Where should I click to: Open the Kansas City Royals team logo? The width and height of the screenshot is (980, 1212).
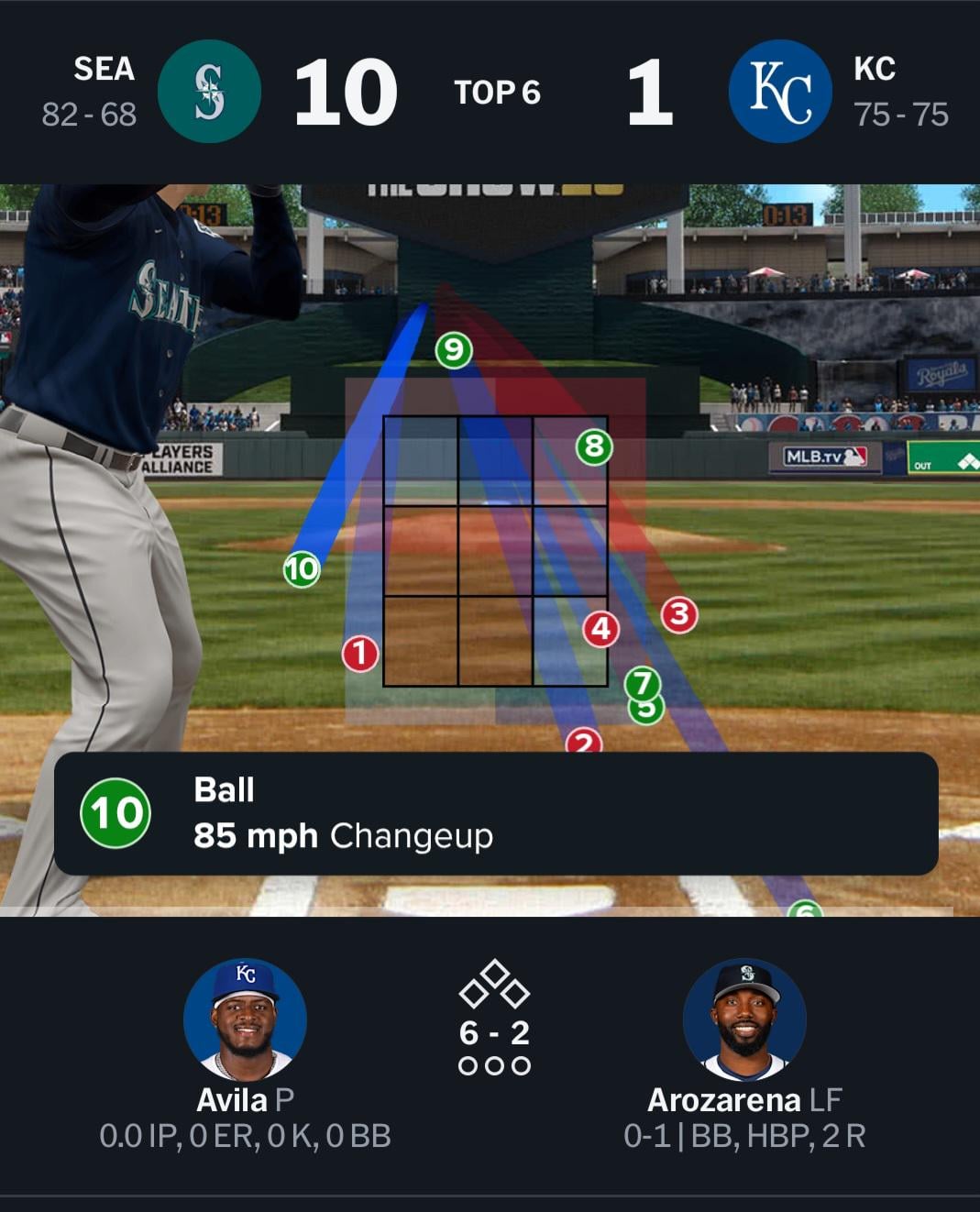pyautogui.click(x=780, y=92)
